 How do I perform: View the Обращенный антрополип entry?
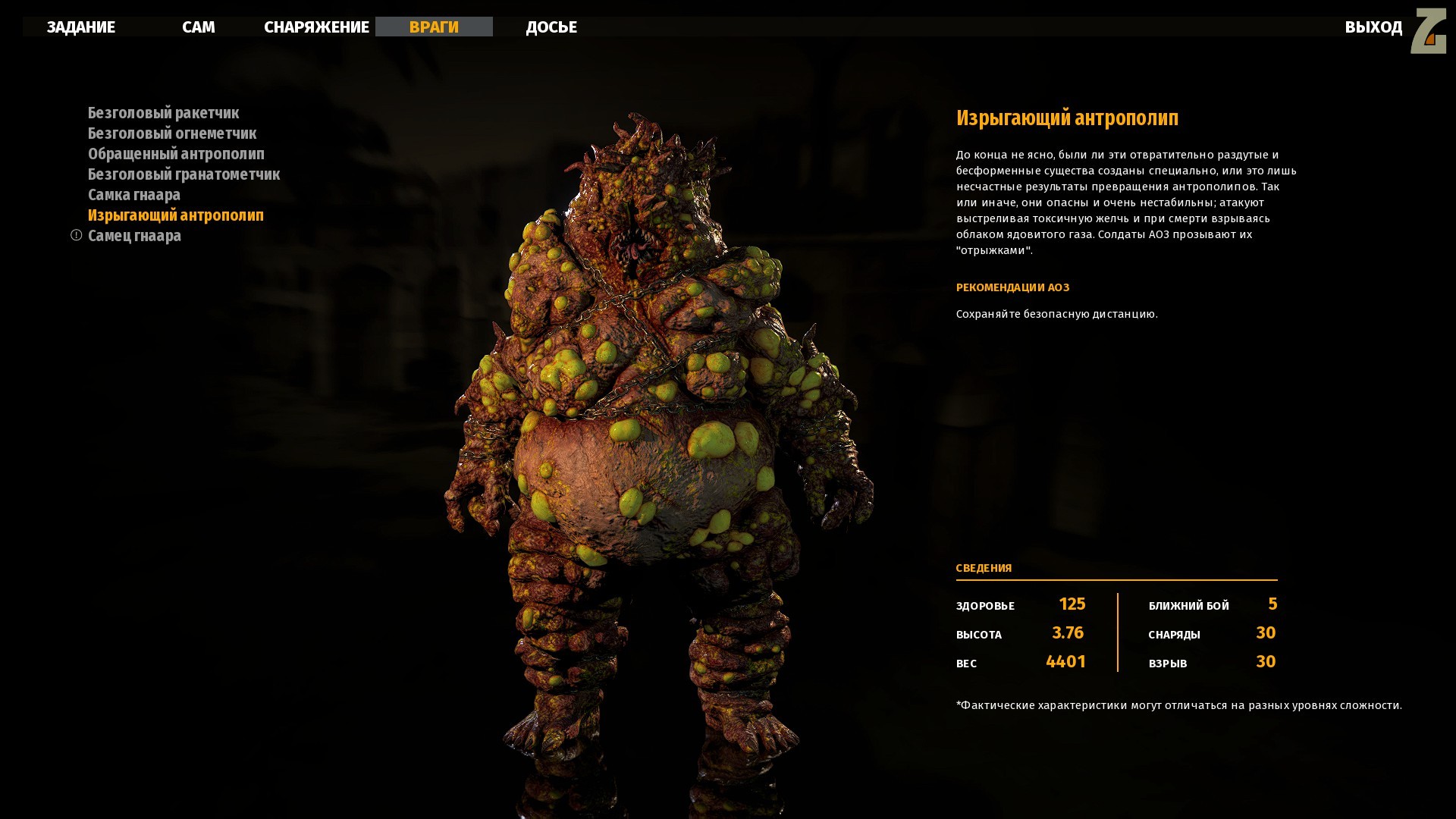click(176, 154)
